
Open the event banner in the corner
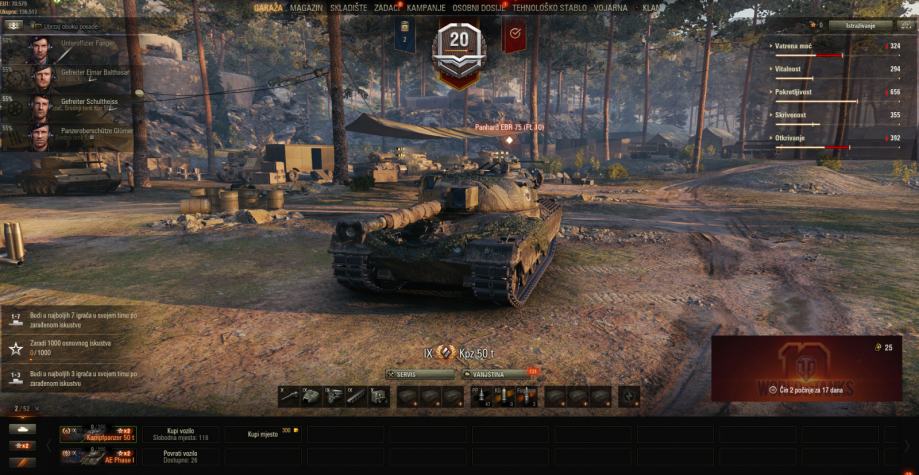tap(806, 368)
